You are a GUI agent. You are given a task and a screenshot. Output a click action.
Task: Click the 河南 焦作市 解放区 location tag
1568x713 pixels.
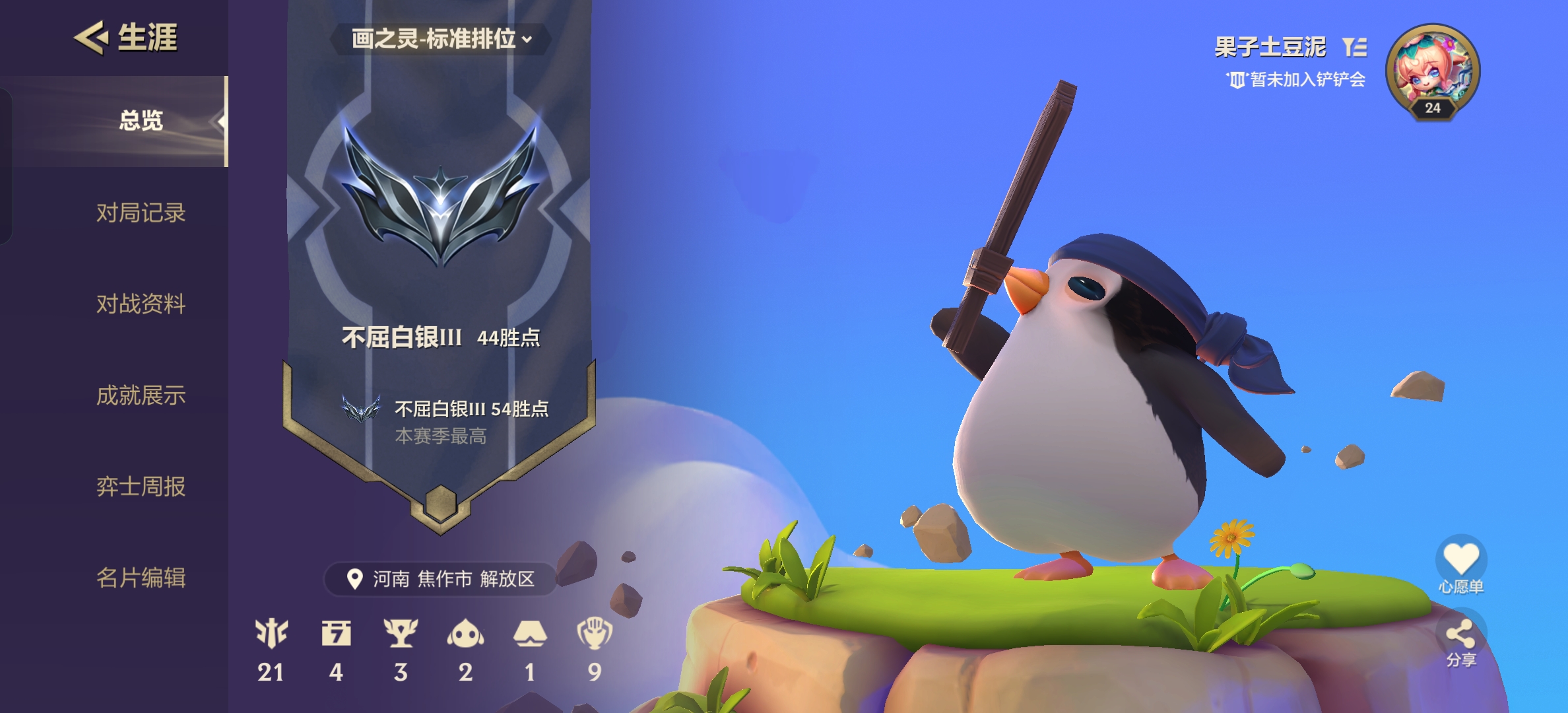(441, 579)
